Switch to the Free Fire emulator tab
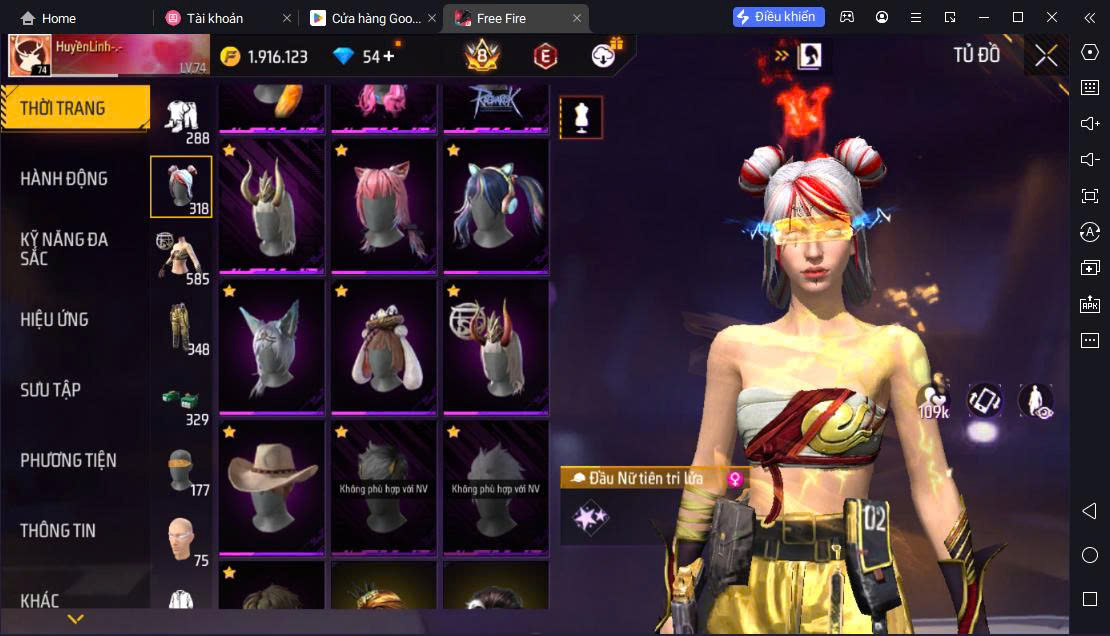Image resolution: width=1110 pixels, height=636 pixels. point(515,18)
